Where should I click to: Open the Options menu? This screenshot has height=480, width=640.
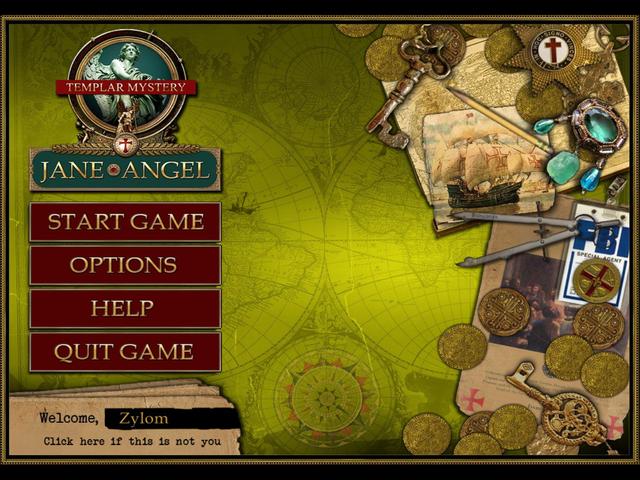click(x=125, y=265)
